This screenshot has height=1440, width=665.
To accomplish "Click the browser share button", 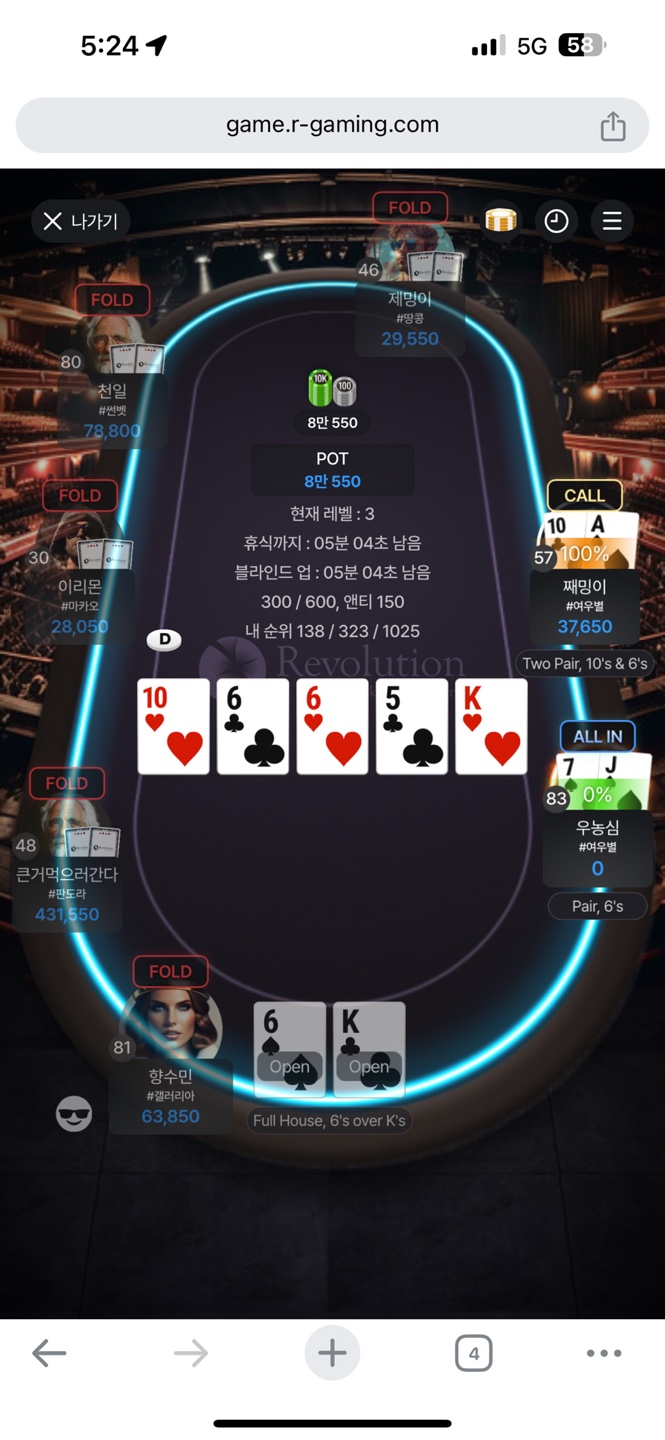I will point(612,126).
